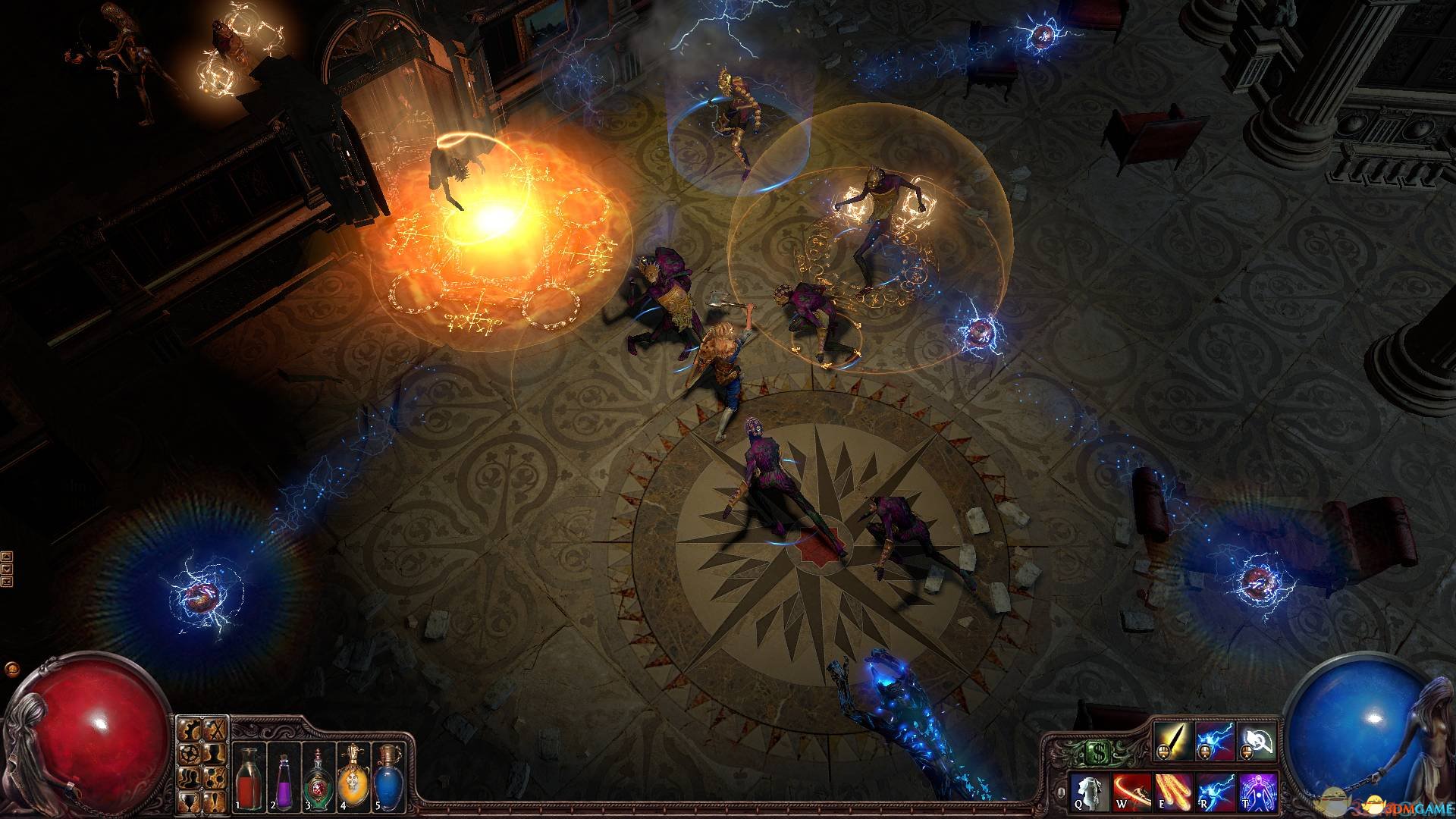The image size is (1456, 819).
Task: Open the character silhouette panel button
Action: (x=216, y=755)
